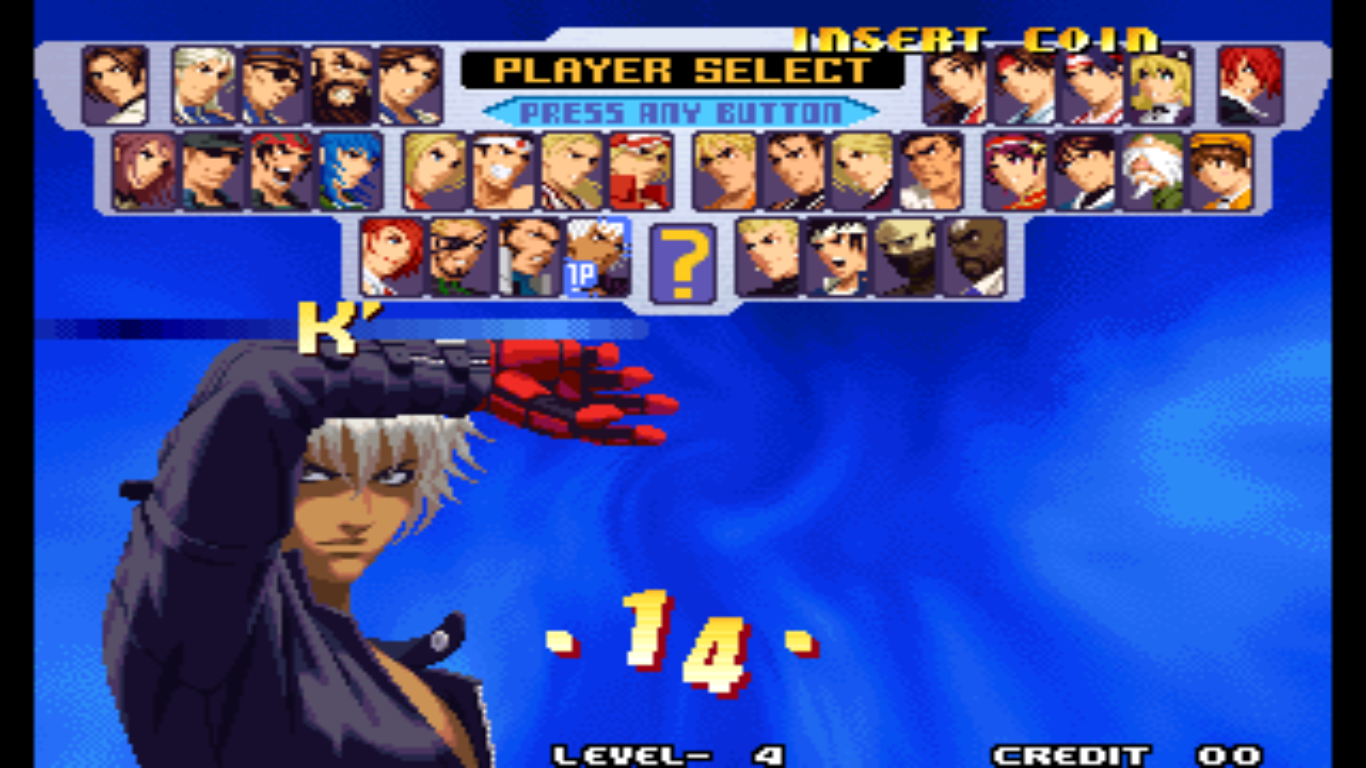Viewport: 1366px width, 768px height.
Task: Select the question mark random character tile
Action: pos(683,263)
